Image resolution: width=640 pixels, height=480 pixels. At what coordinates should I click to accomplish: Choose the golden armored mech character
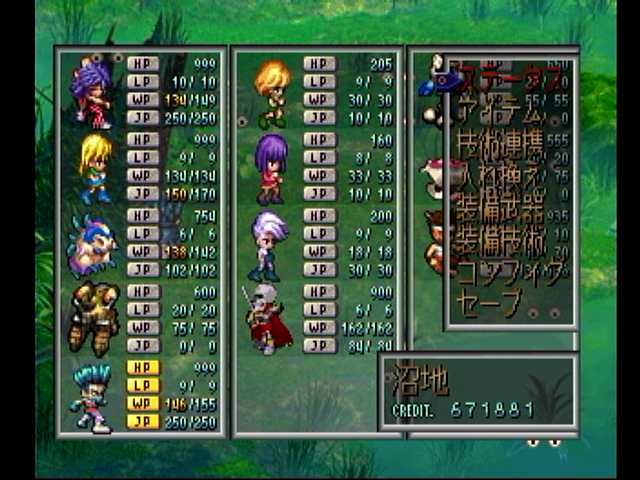coord(93,318)
